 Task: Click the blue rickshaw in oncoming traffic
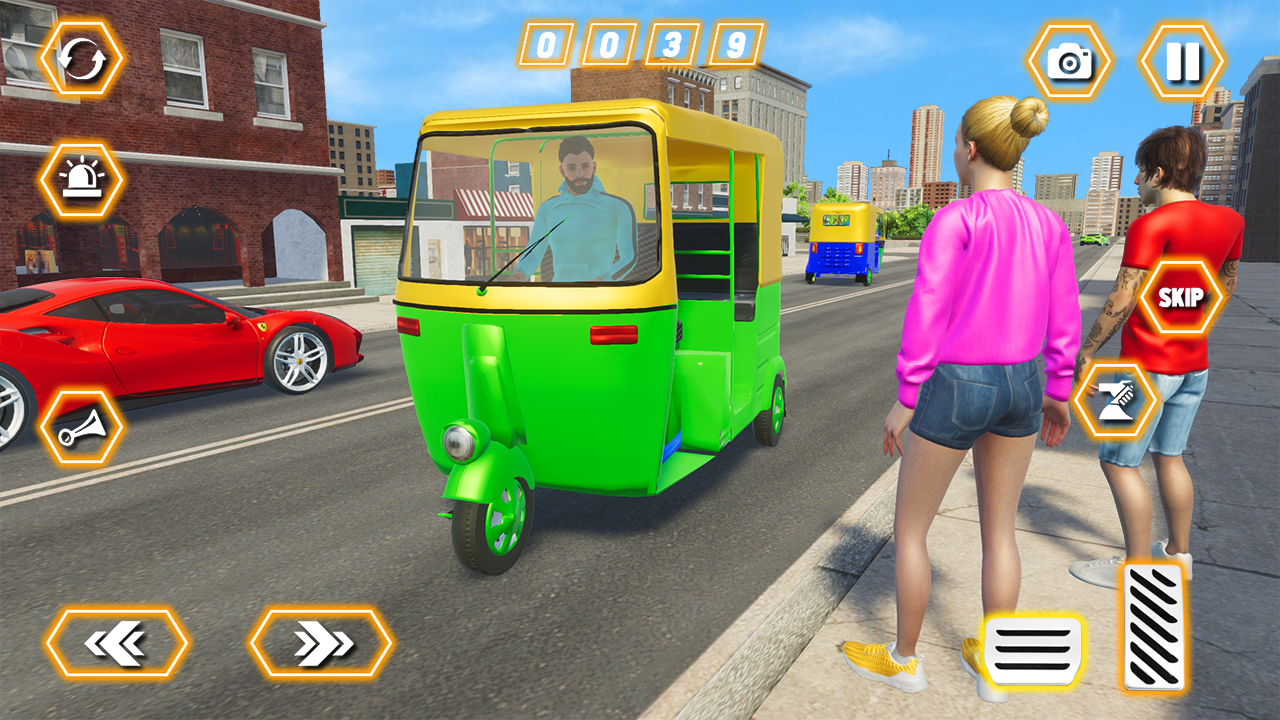(x=840, y=245)
